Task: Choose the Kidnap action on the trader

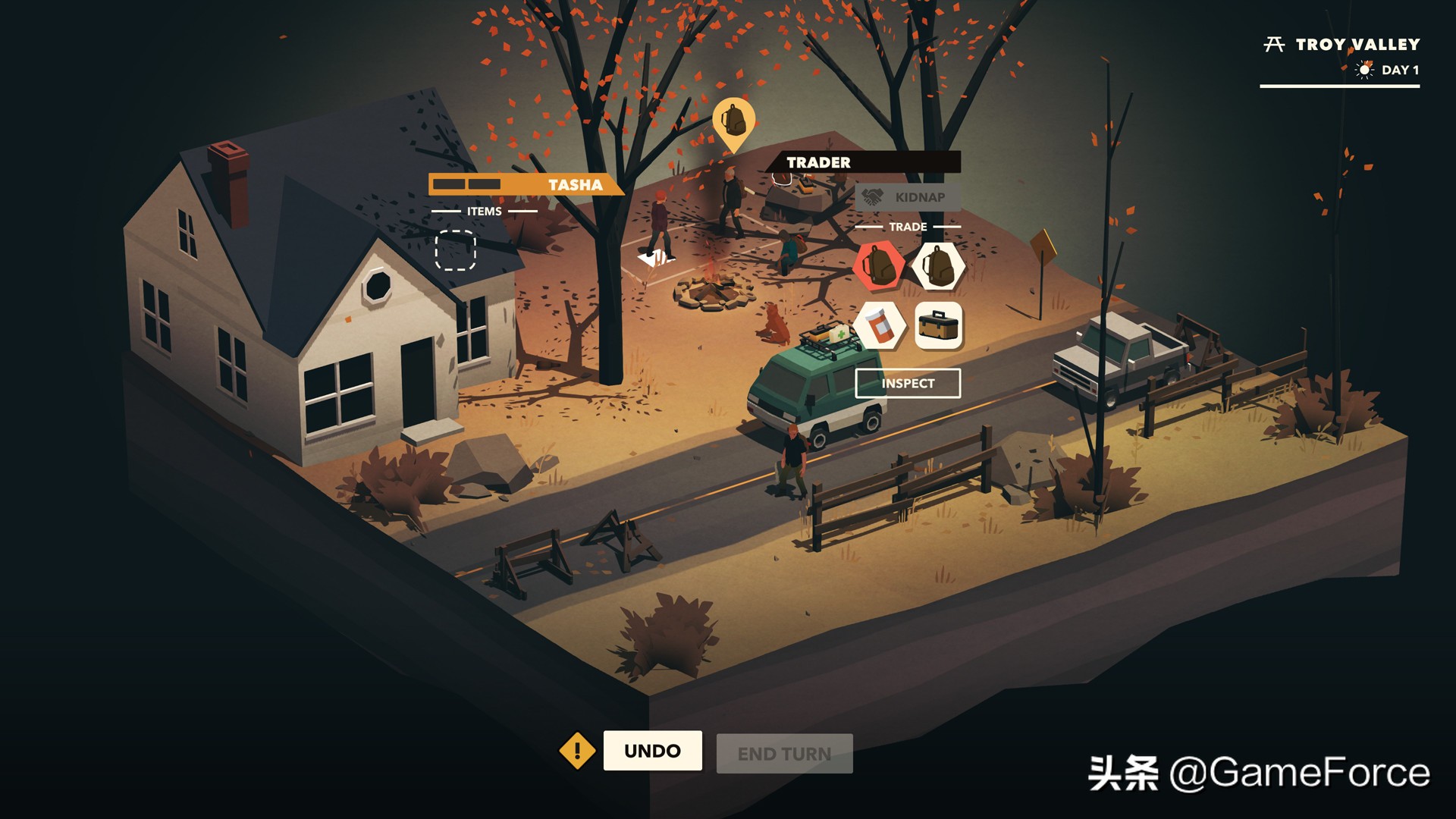Action: pyautogui.click(x=908, y=197)
